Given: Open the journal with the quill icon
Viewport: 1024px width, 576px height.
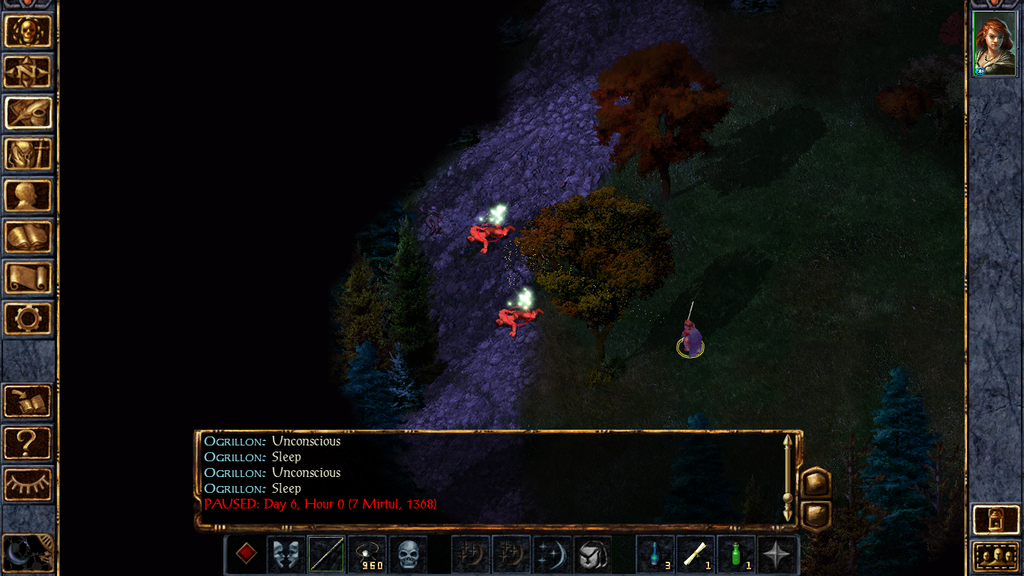Looking at the screenshot, I should click(x=28, y=112).
